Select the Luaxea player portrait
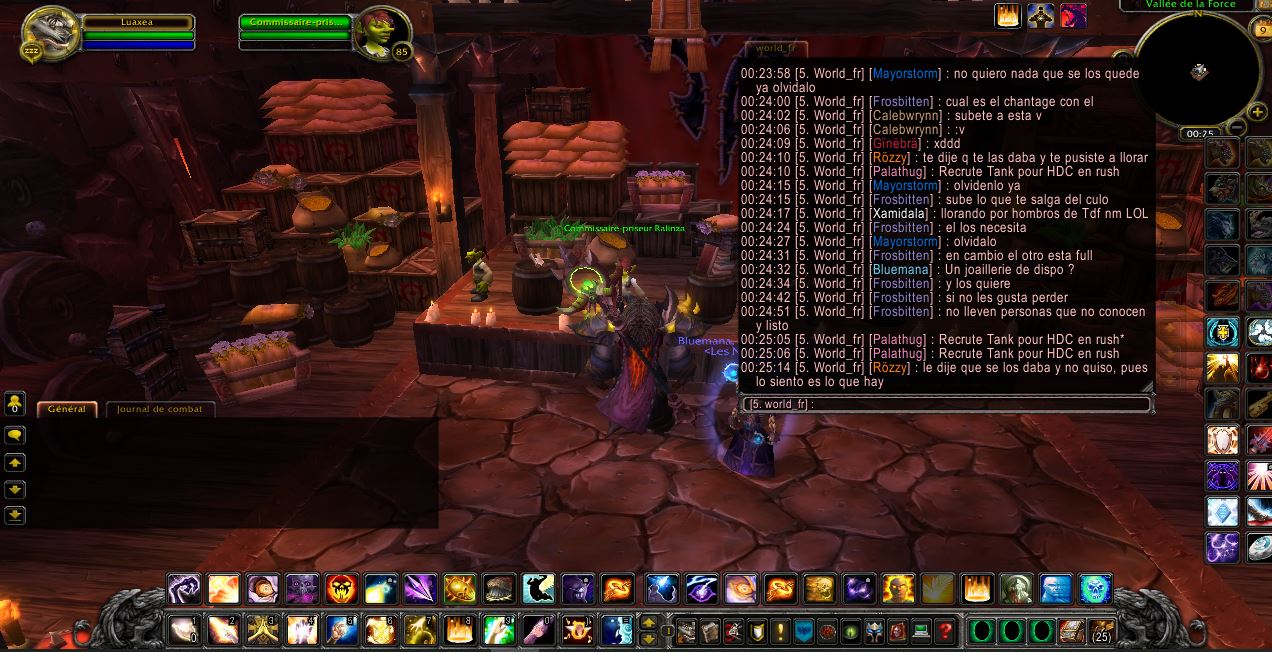The image size is (1272, 652). pyautogui.click(x=50, y=33)
